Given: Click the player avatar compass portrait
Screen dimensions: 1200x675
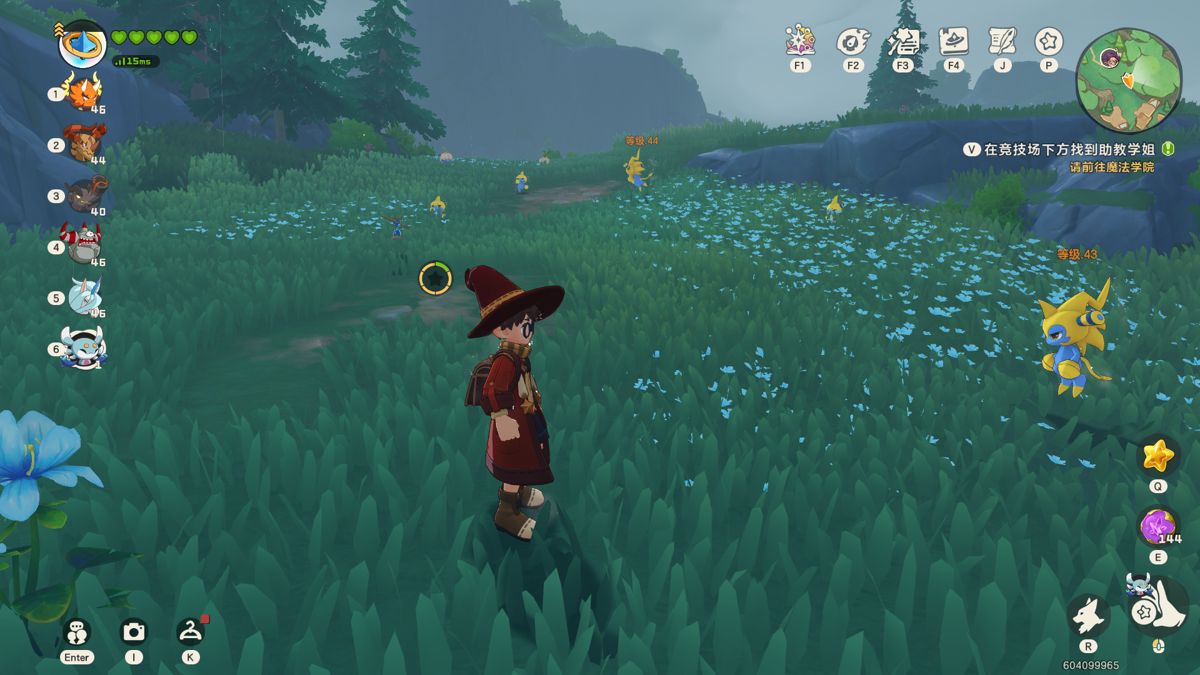Looking at the screenshot, I should coord(82,44).
